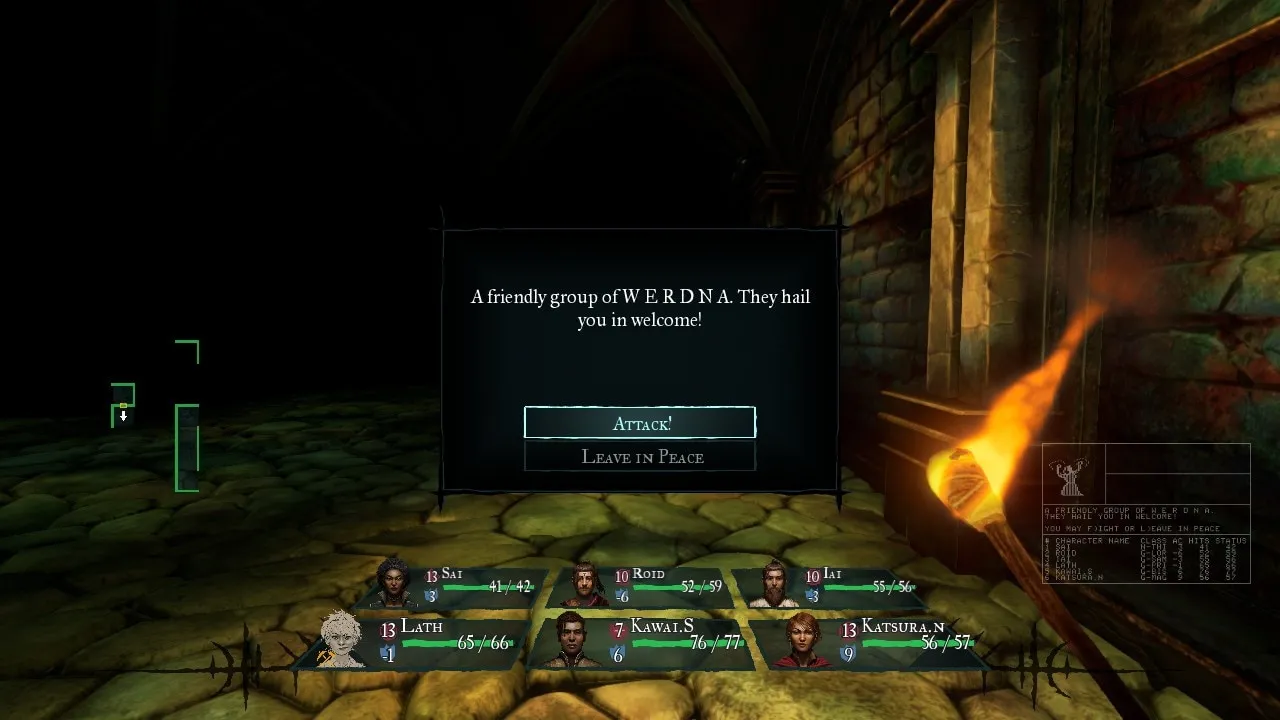Select Leave in Peace

click(x=640, y=457)
